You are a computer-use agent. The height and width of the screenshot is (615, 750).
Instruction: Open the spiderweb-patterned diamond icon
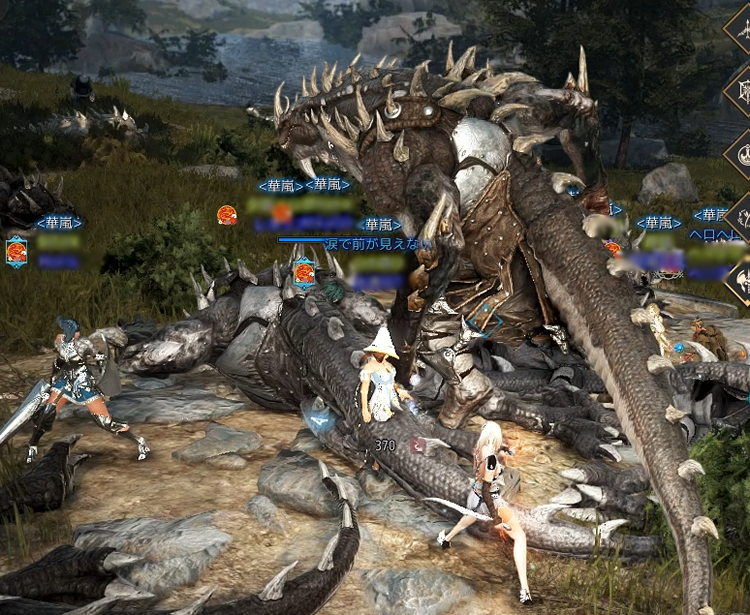tap(742, 91)
